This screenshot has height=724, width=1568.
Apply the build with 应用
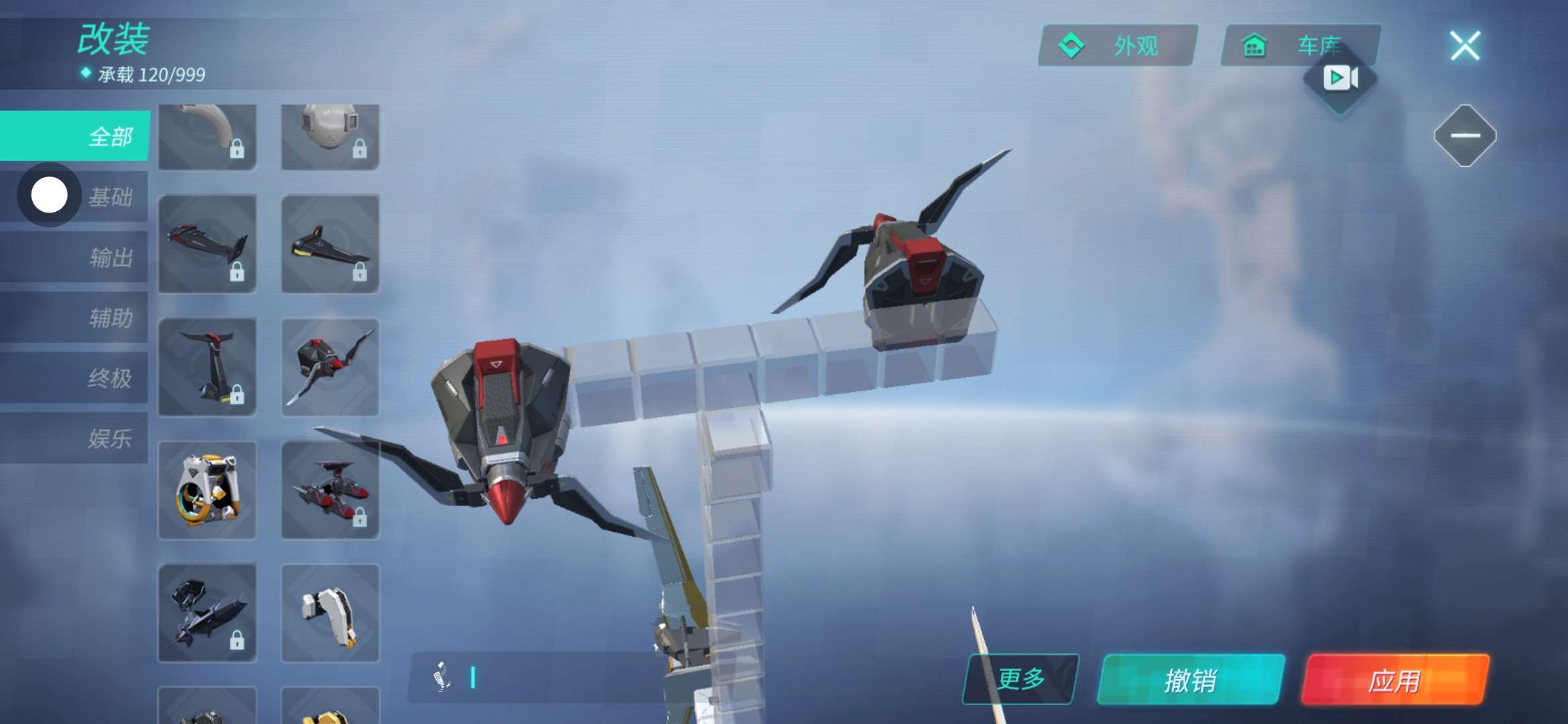(x=1394, y=680)
